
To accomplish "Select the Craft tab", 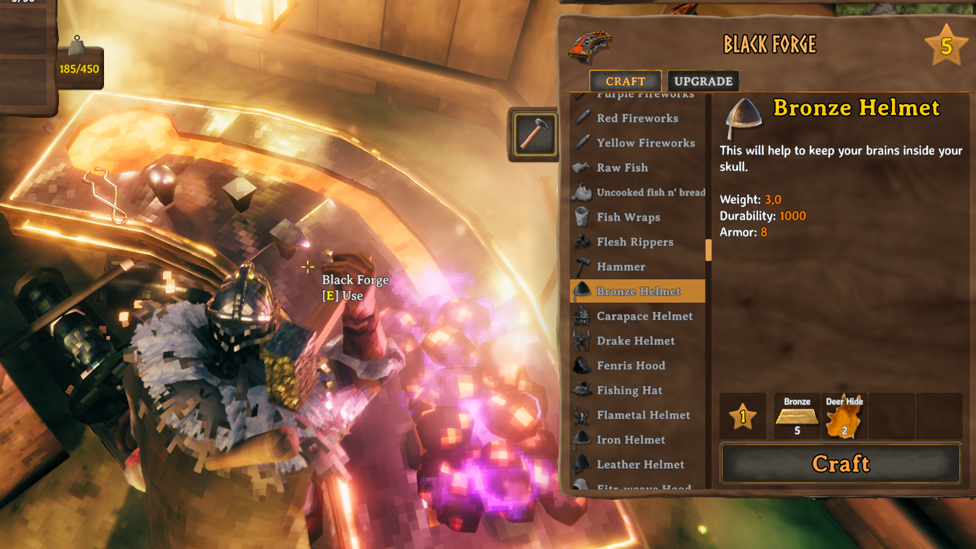I will click(625, 81).
